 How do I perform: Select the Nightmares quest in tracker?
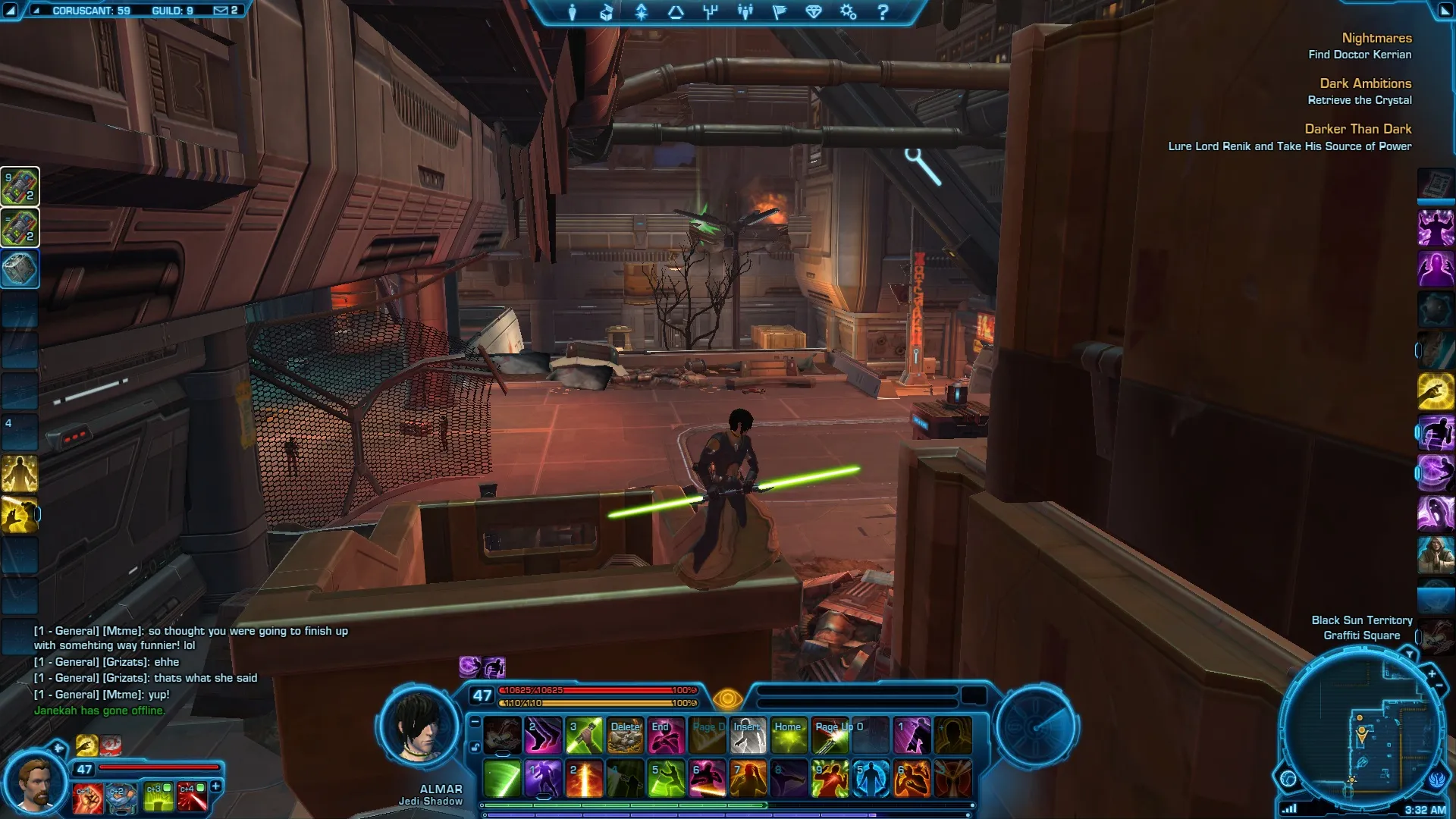pos(1376,38)
